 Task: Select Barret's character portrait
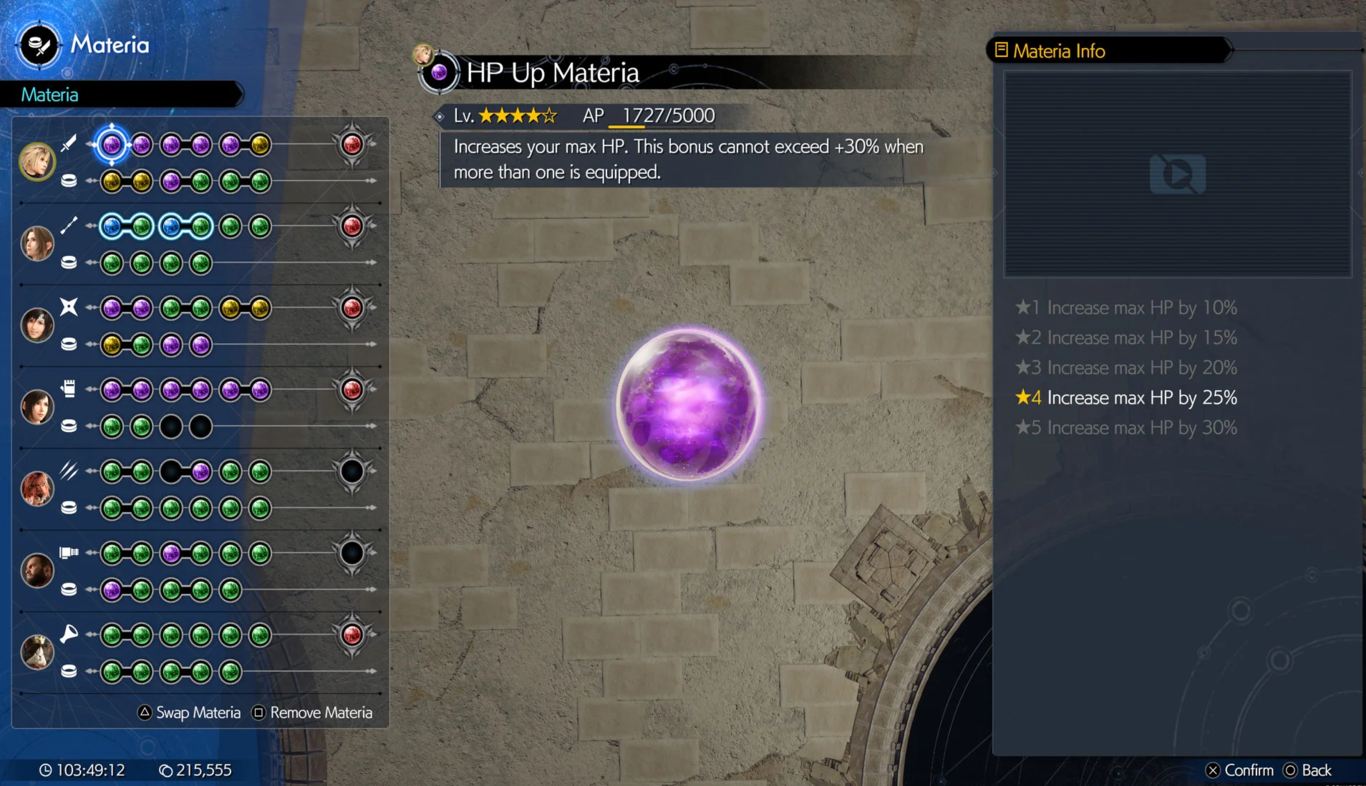(37, 570)
